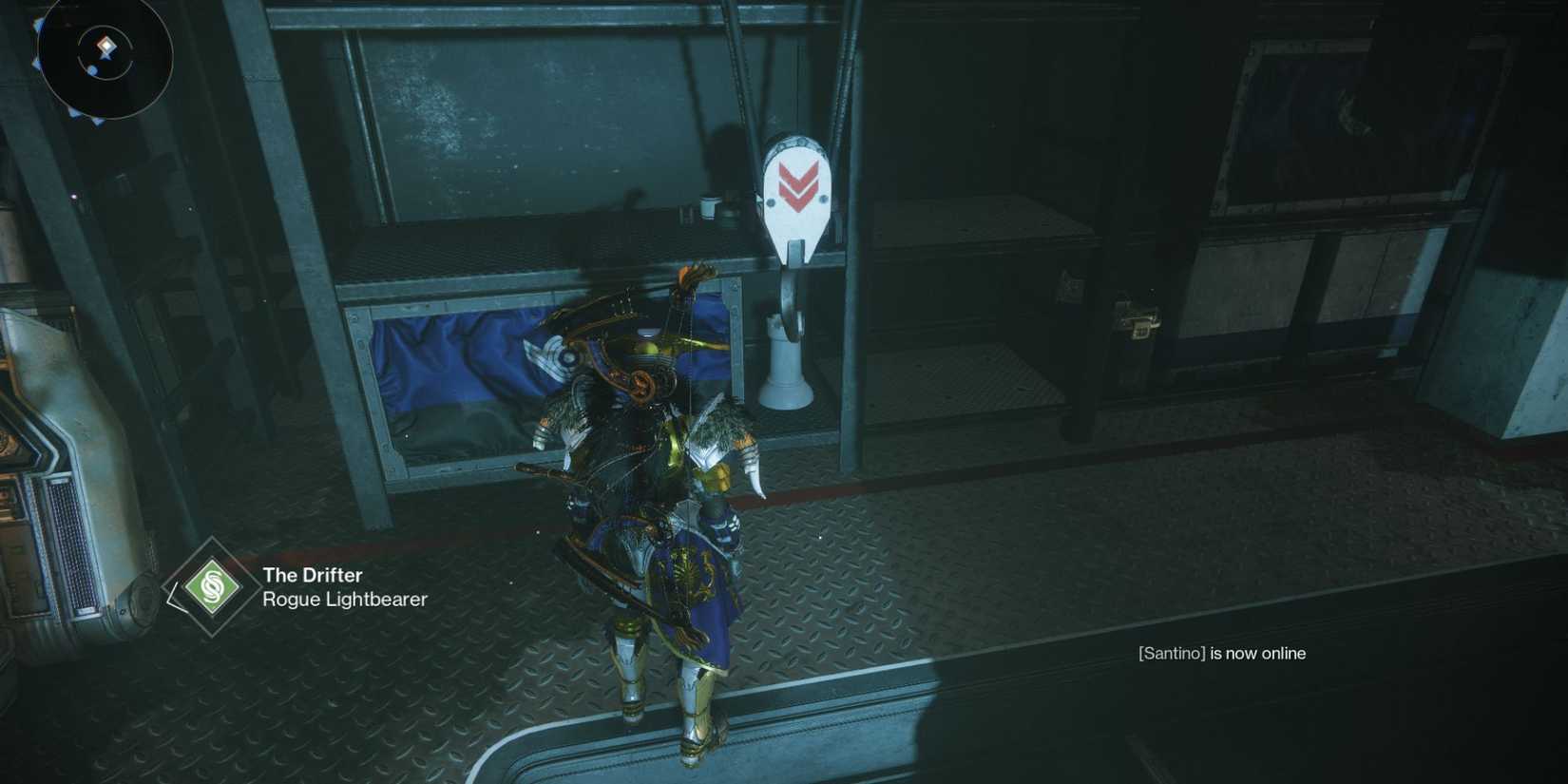The width and height of the screenshot is (1568, 784).
Task: Click the 'Rogue Lightbearer' subtitle label
Action: (346, 600)
